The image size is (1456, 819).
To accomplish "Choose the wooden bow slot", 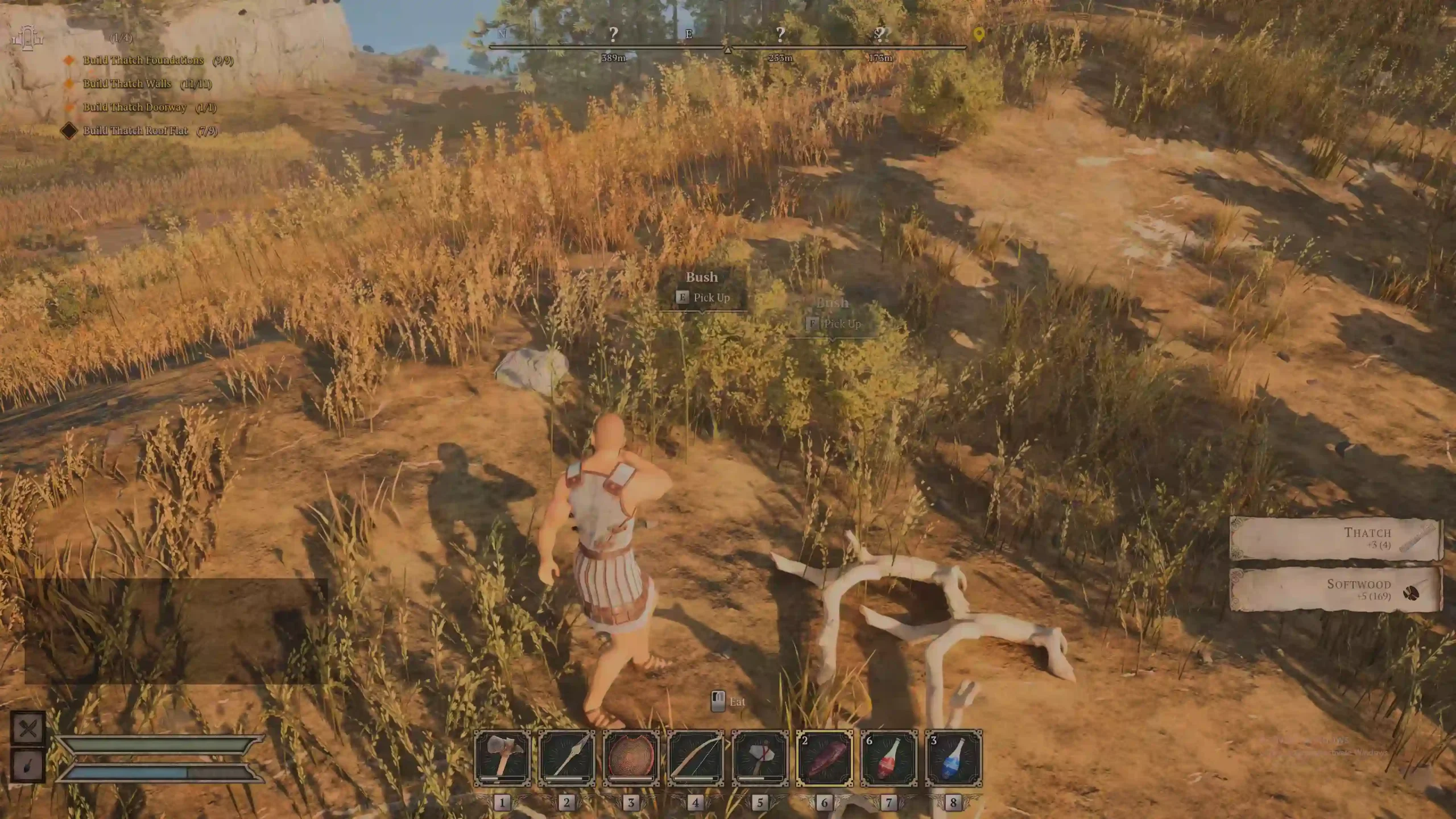I will tap(696, 758).
